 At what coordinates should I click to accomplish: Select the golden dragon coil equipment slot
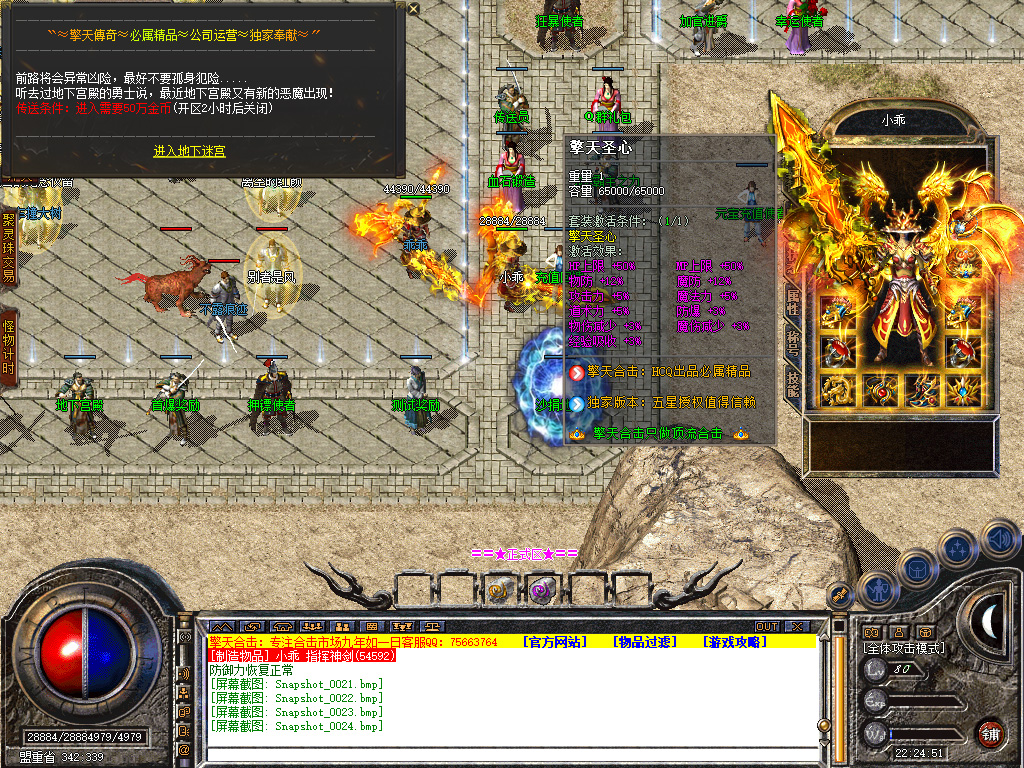[836, 390]
